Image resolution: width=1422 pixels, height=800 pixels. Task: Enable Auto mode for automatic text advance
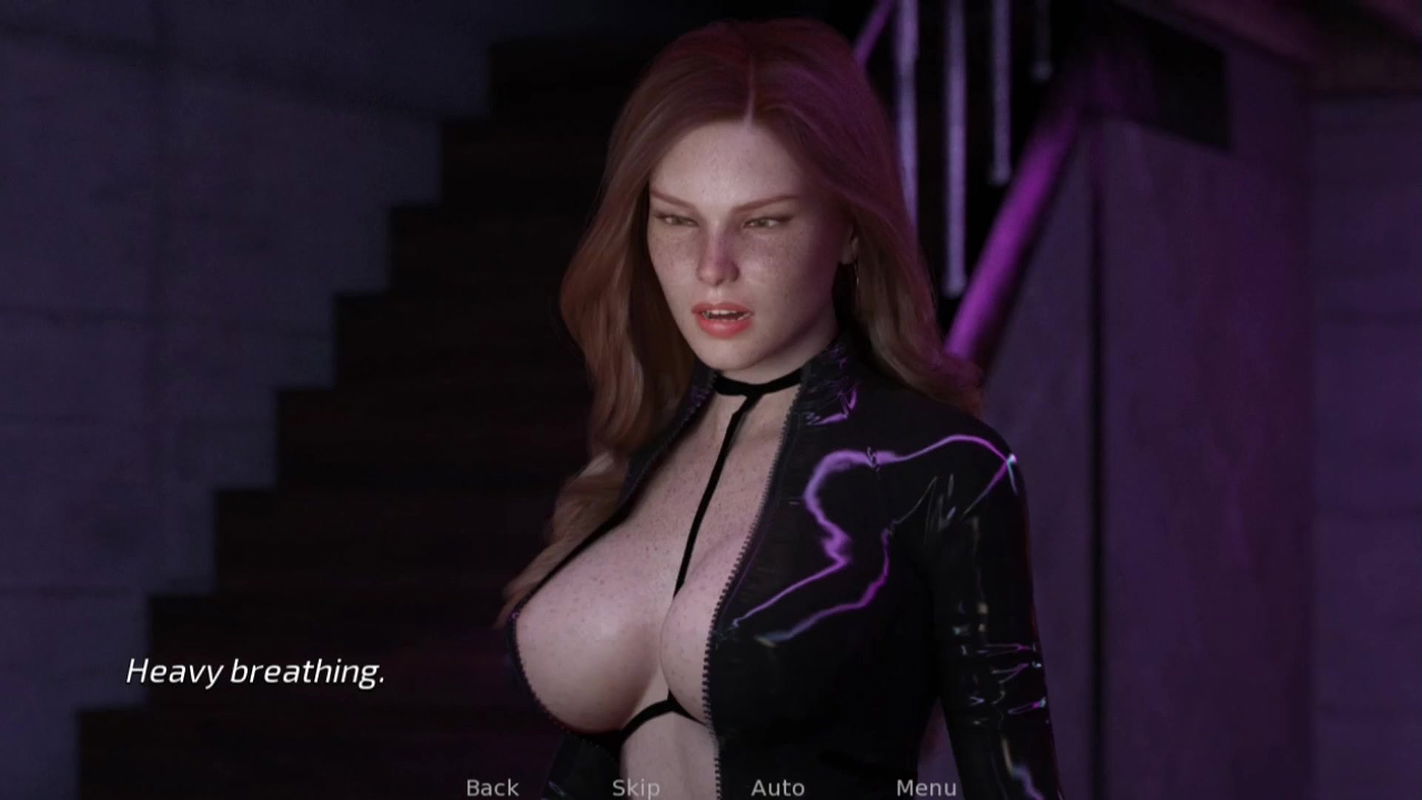779,786
